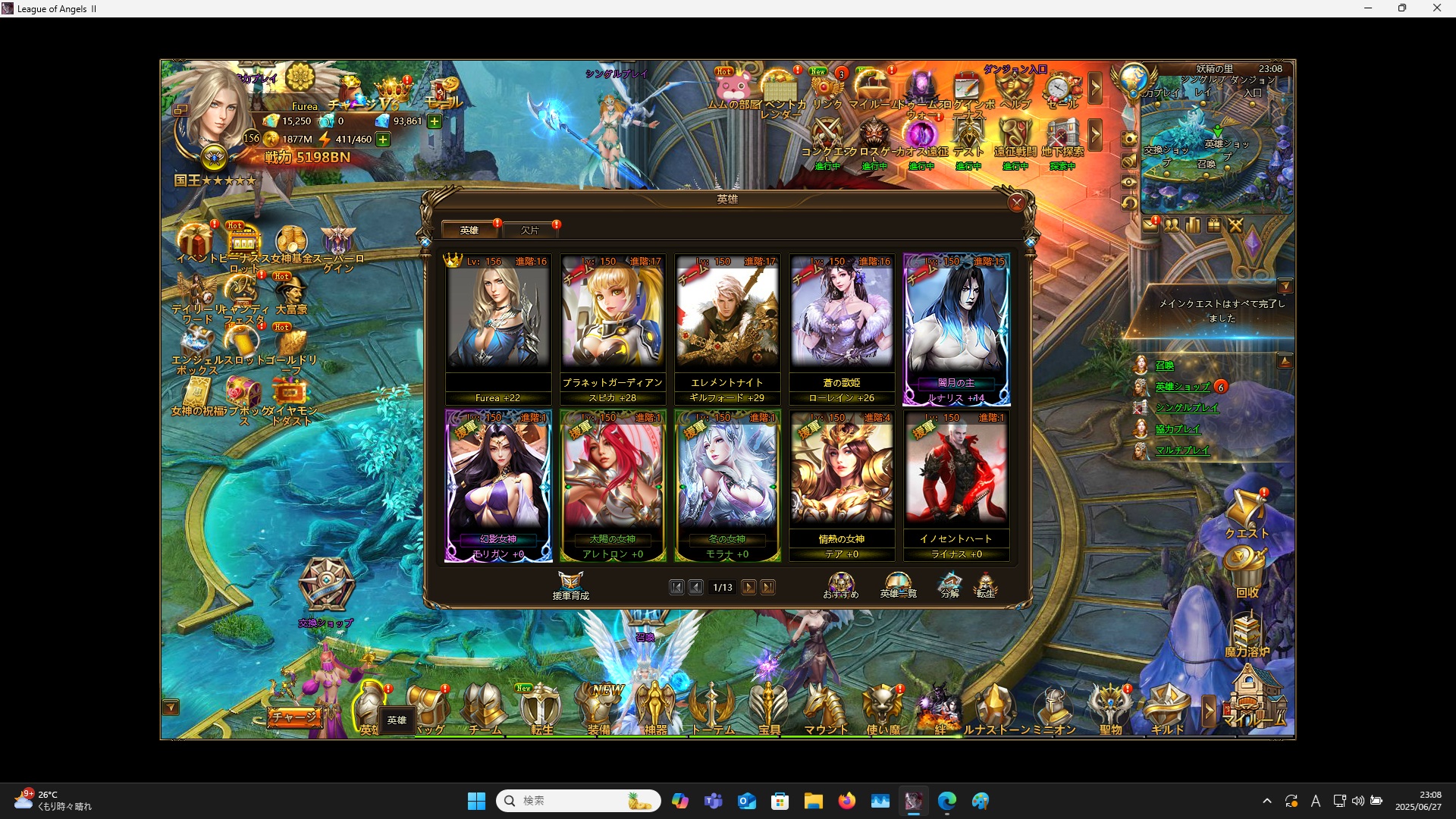The height and width of the screenshot is (819, 1456).
Task: Select the Furea hero card thumbnail
Action: 498,318
